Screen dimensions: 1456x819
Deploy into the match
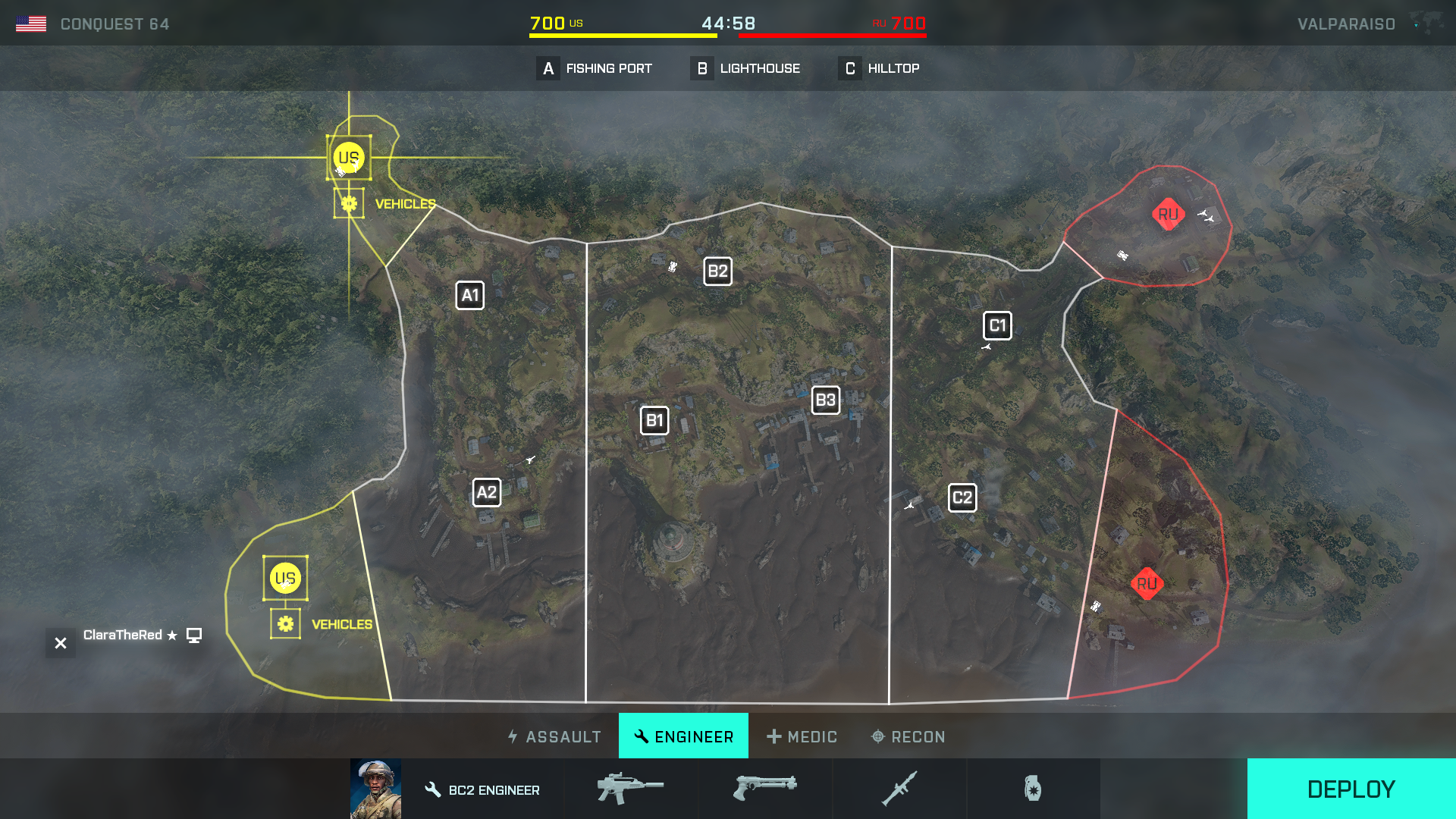pos(1351,789)
